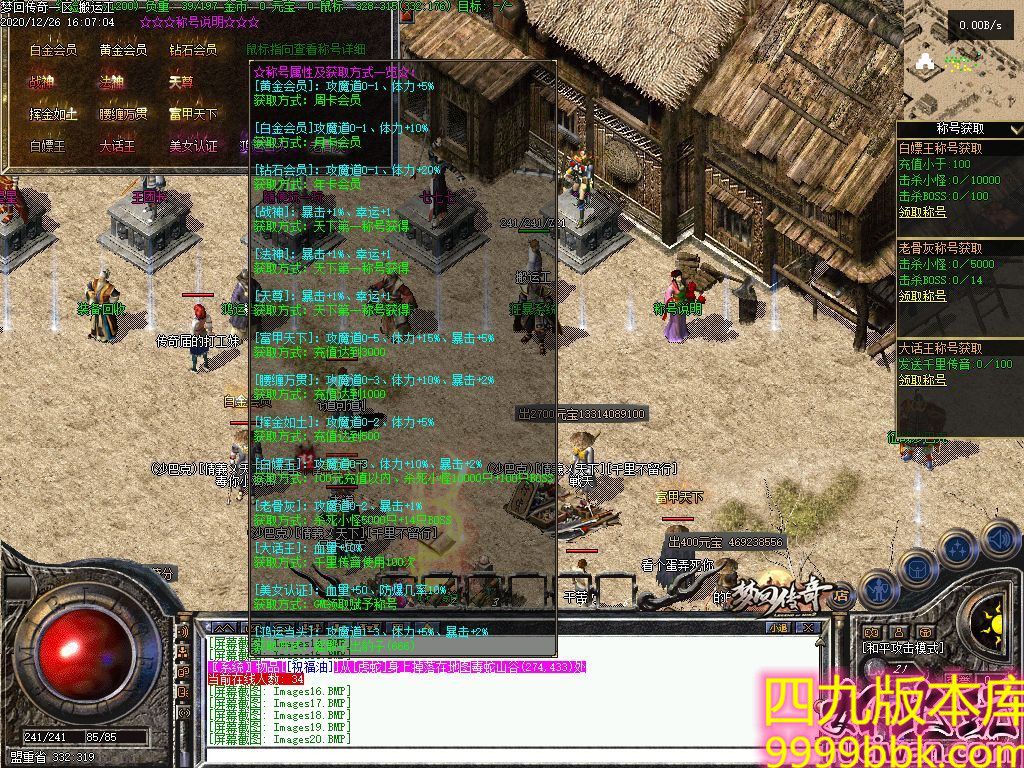Select the 挥金如土 title
This screenshot has height=768, width=1024.
point(54,114)
